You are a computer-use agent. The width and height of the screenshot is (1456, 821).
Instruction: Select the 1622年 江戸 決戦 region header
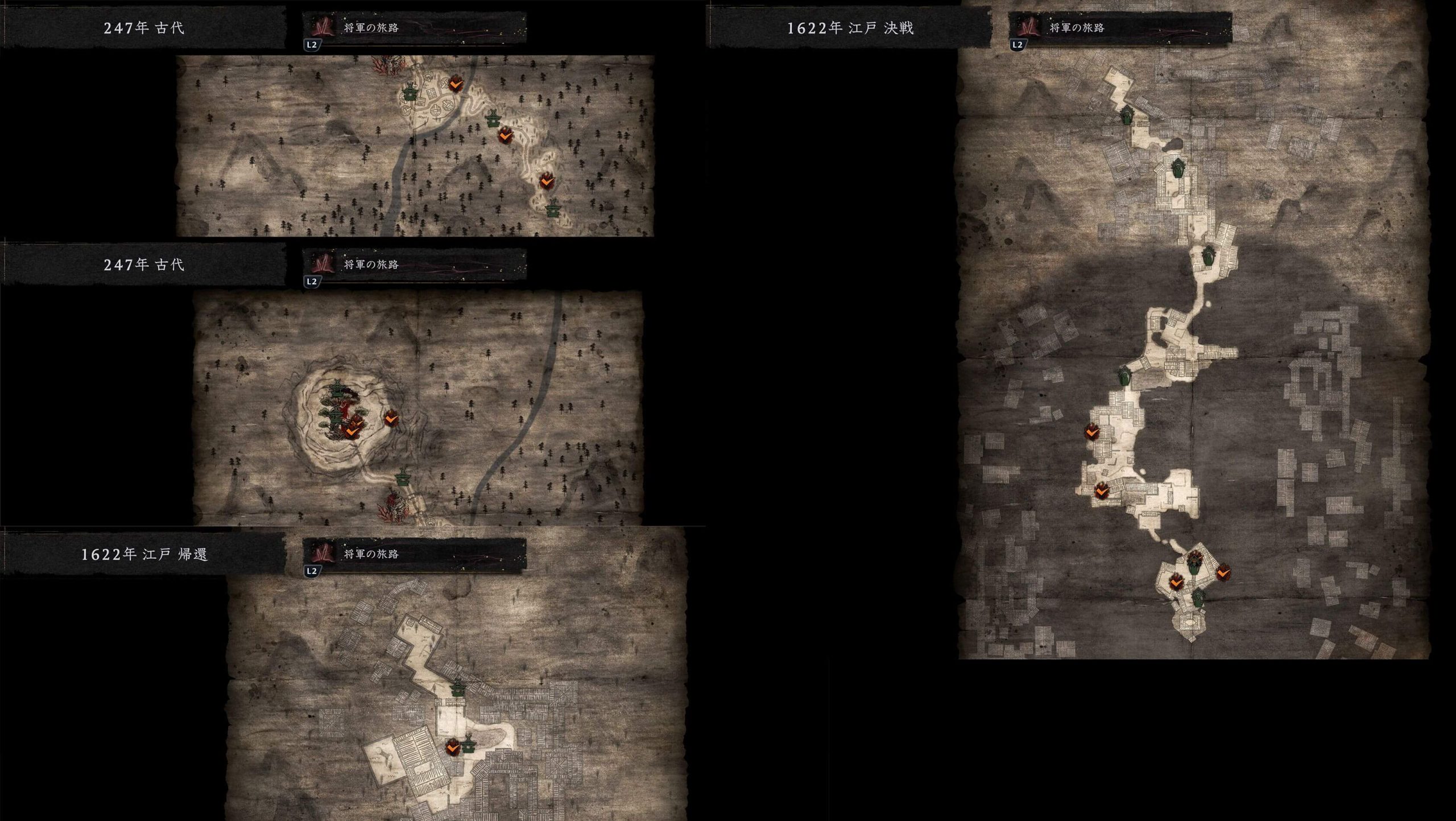coord(850,28)
